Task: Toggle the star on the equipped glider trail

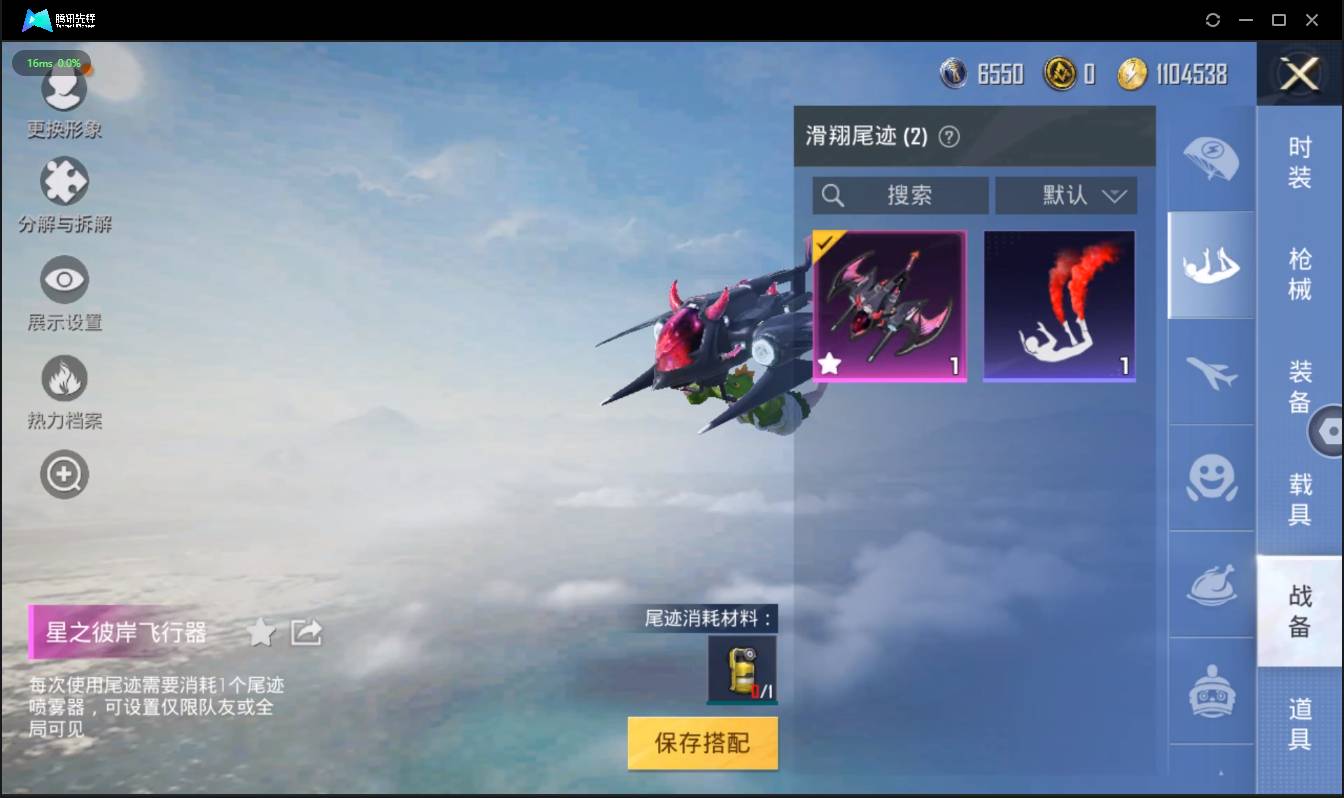Action: pos(830,364)
